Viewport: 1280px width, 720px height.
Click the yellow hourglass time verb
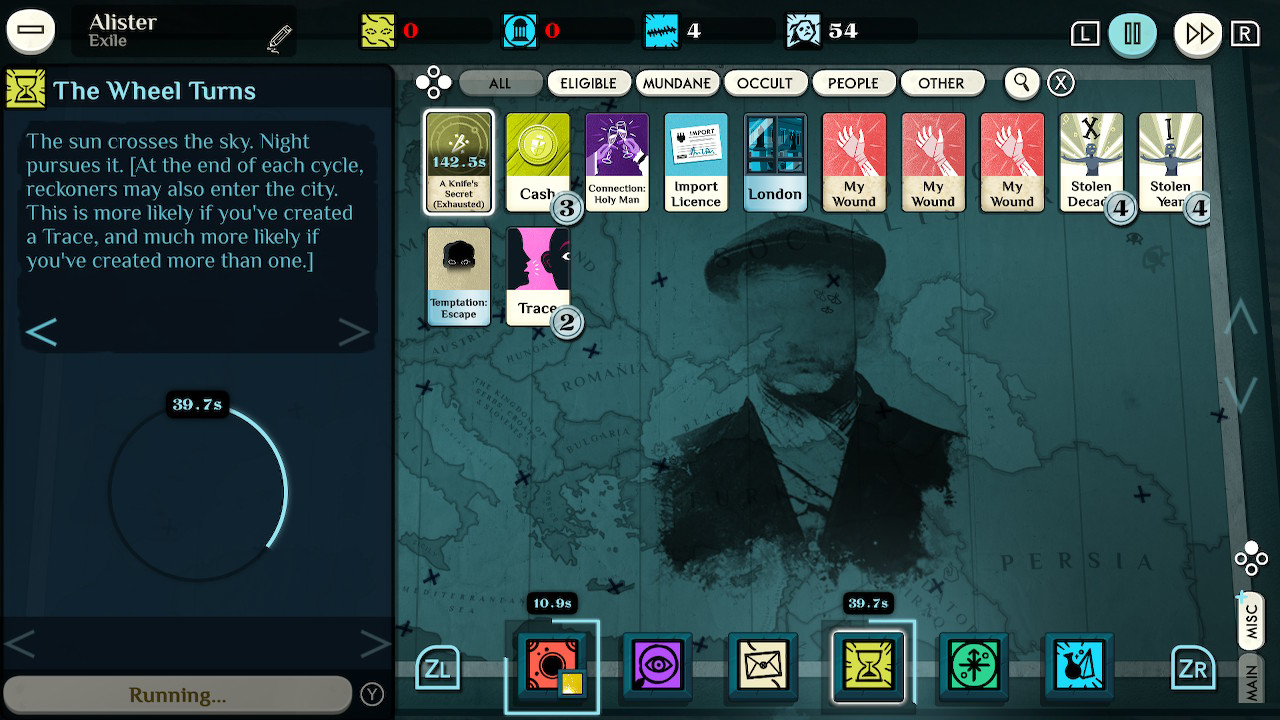coord(868,666)
